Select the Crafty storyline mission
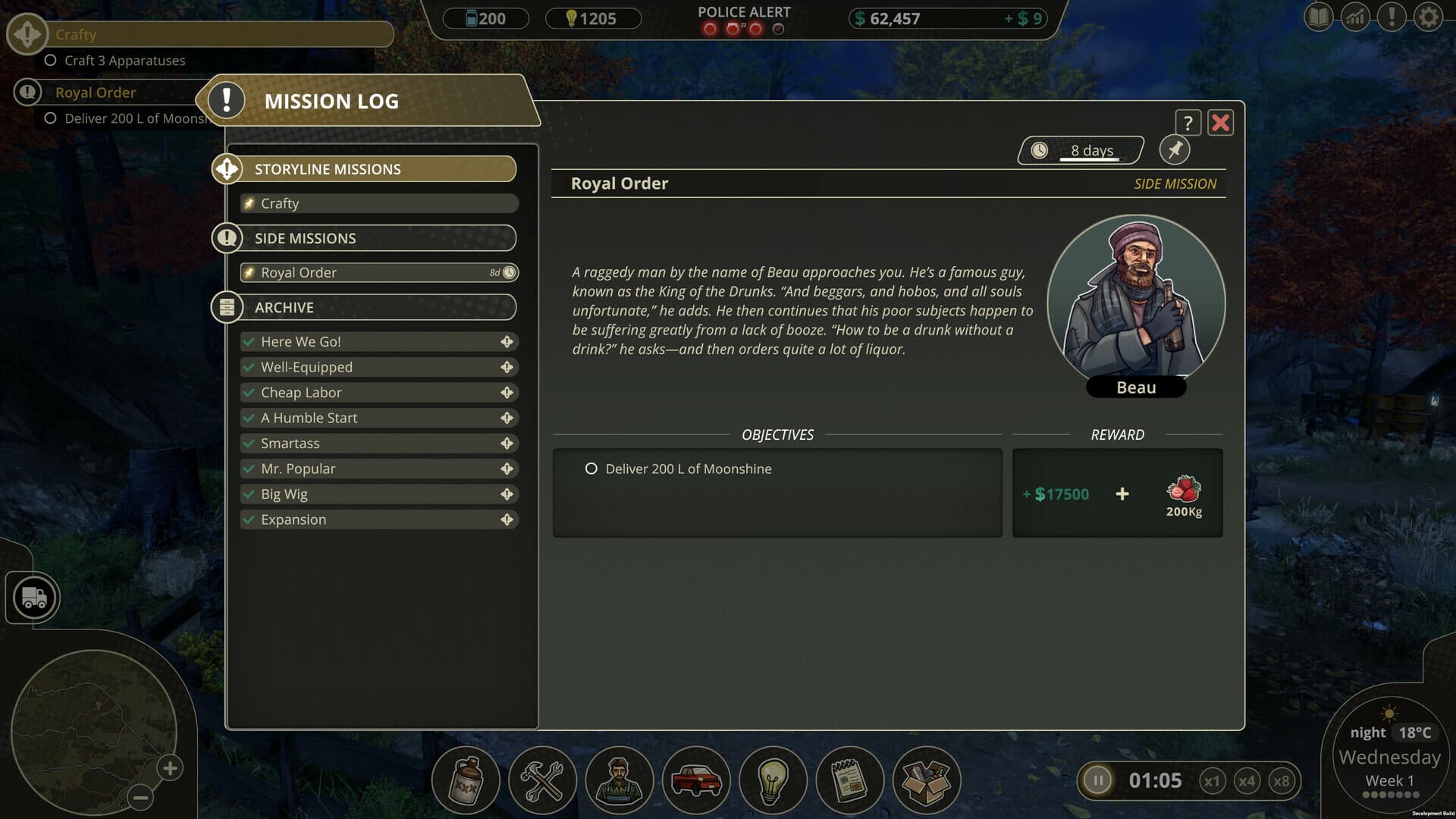Screen dimensions: 1456x819 pos(379,202)
